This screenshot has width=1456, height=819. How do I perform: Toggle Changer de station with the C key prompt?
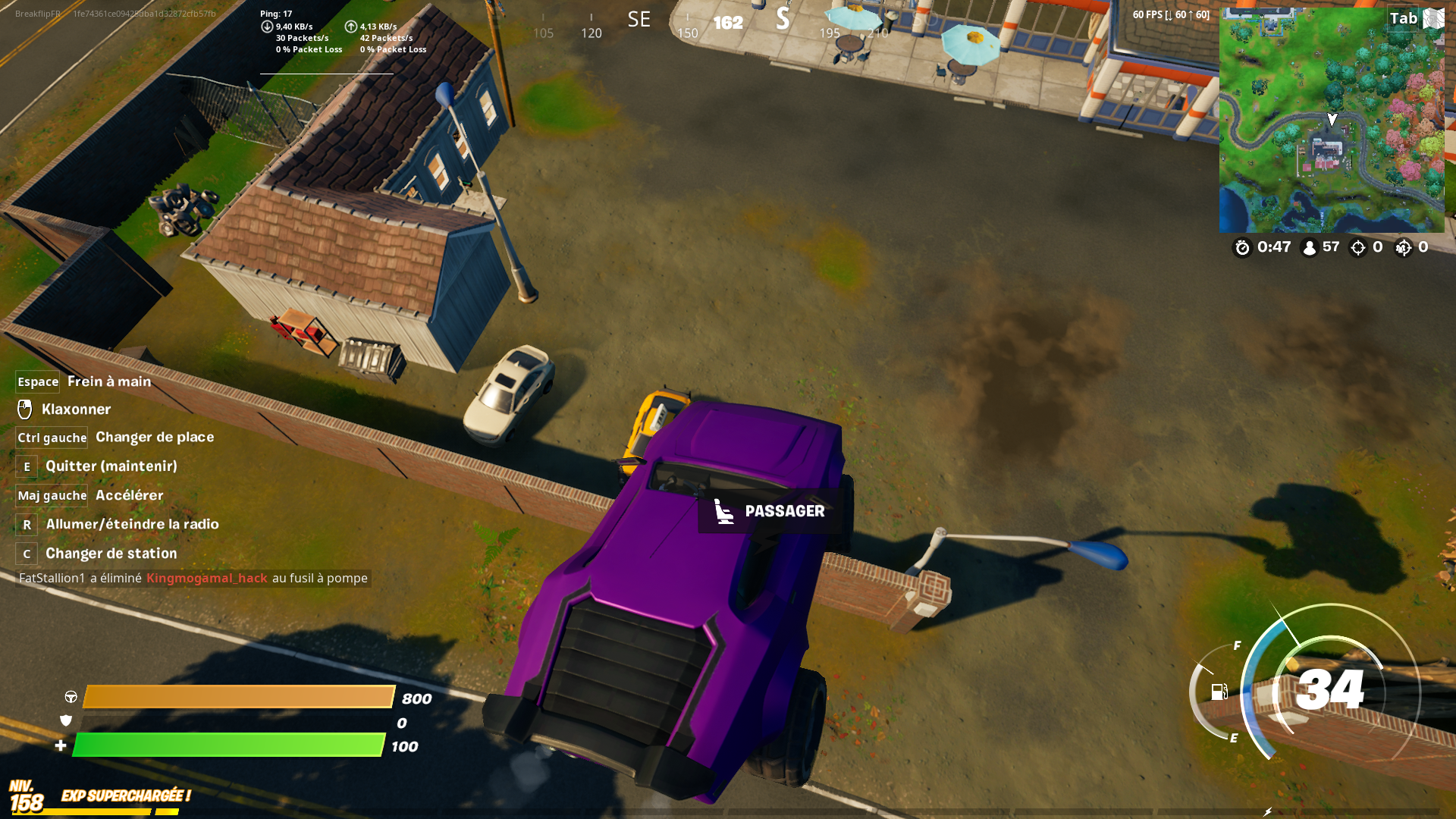tap(26, 554)
